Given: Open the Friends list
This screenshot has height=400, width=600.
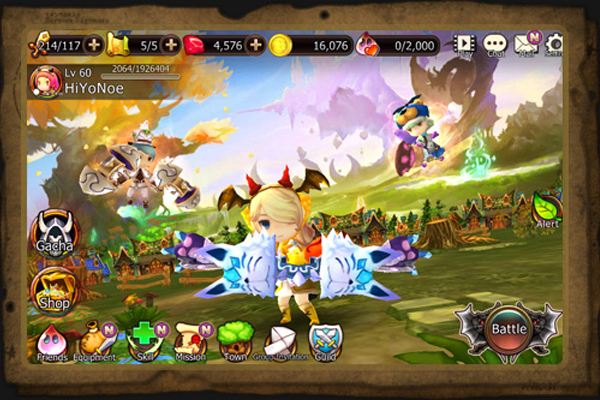Looking at the screenshot, I should 51,340.
